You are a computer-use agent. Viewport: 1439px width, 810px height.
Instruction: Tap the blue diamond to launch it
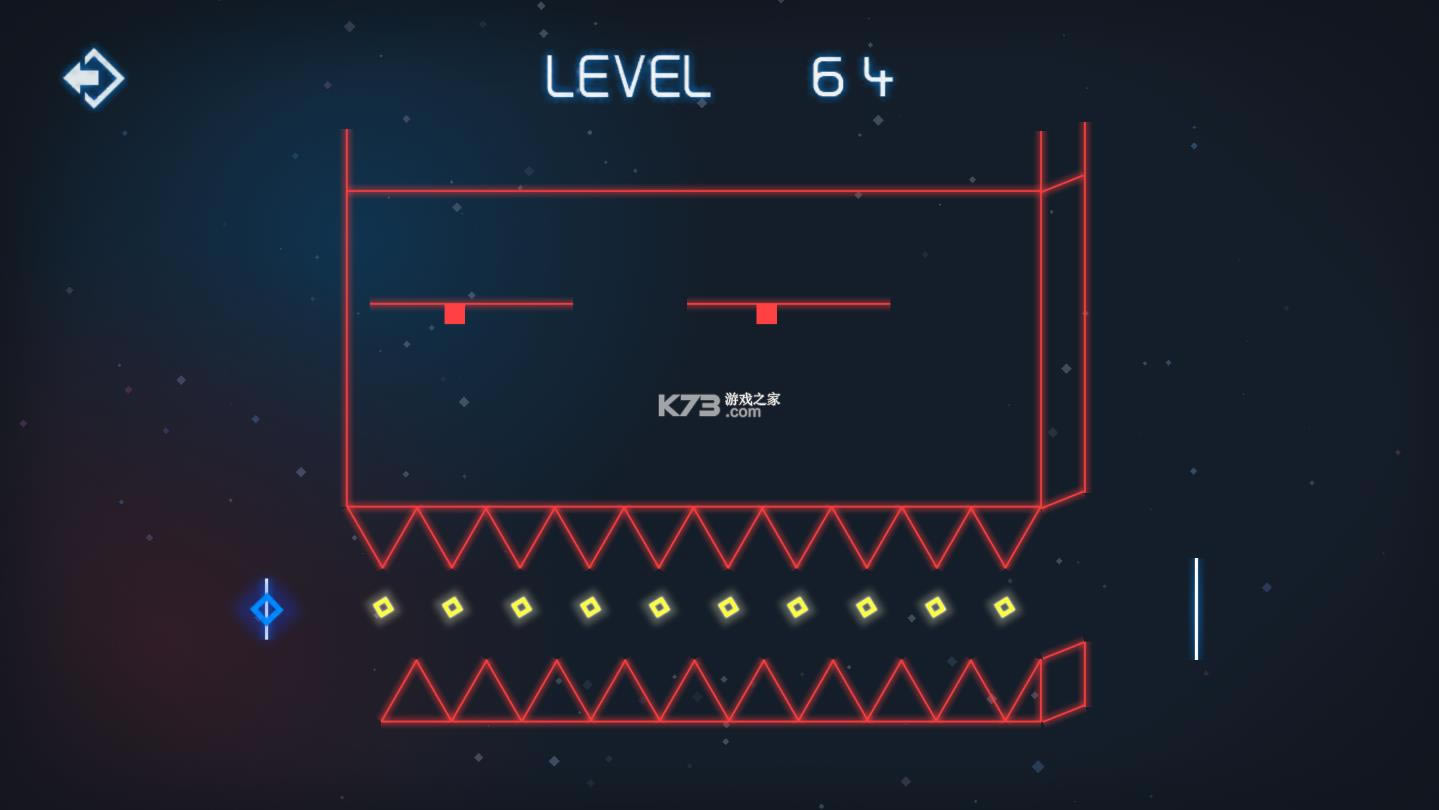click(266, 609)
